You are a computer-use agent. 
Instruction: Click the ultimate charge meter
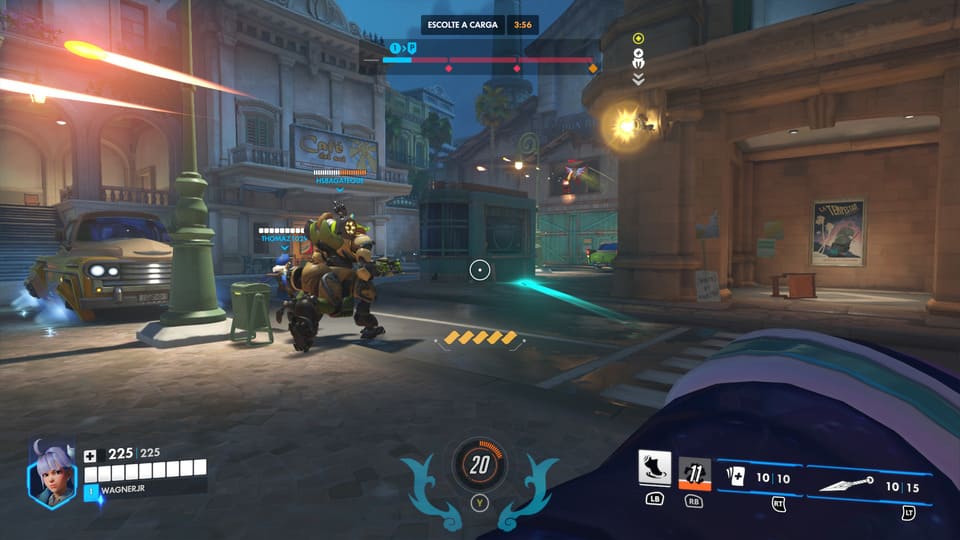point(480,464)
